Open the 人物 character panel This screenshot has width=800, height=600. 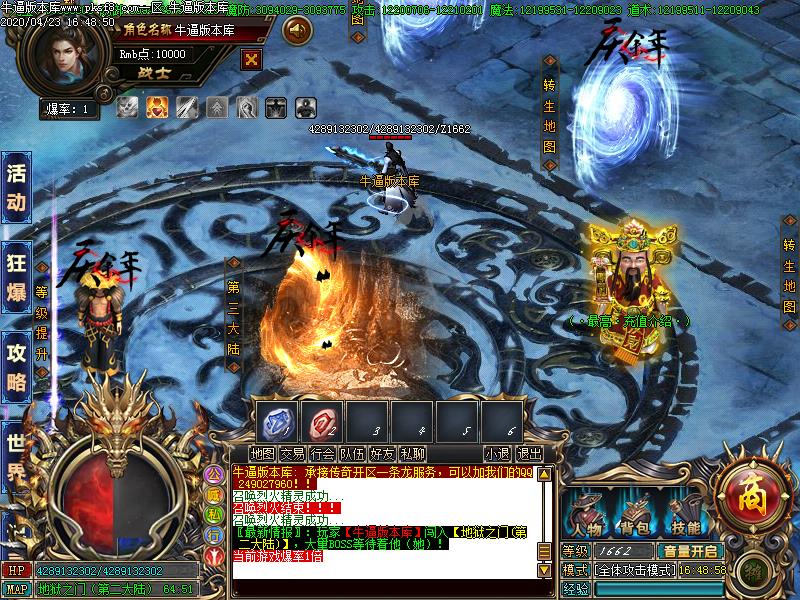point(586,516)
